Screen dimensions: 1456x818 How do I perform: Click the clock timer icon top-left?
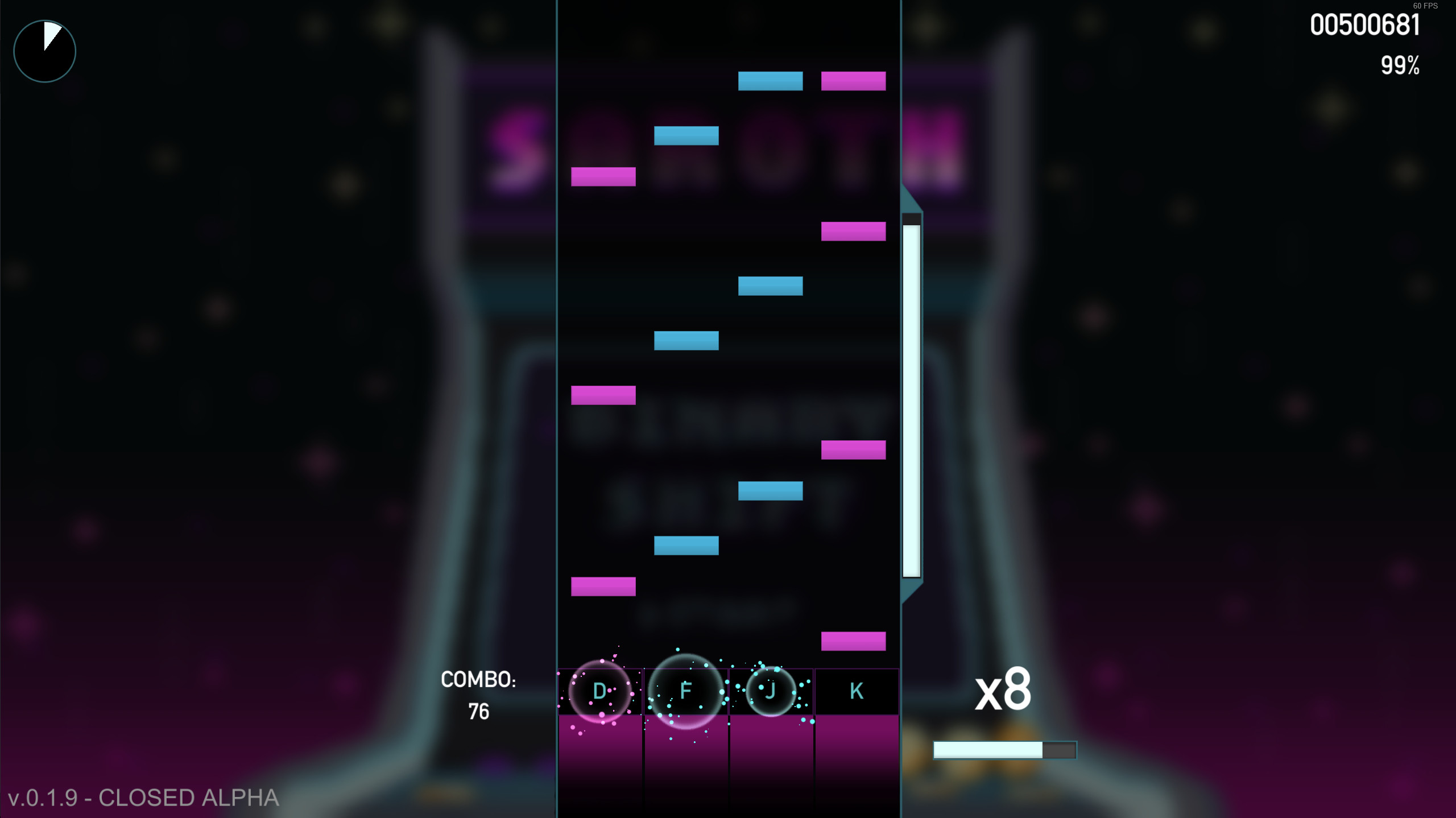pyautogui.click(x=44, y=51)
